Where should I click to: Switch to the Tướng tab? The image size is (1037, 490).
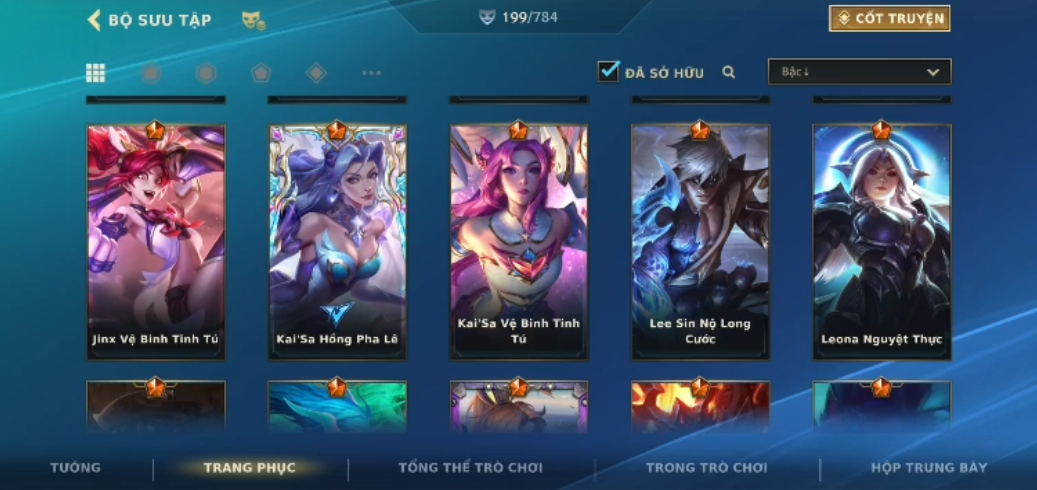click(x=76, y=468)
